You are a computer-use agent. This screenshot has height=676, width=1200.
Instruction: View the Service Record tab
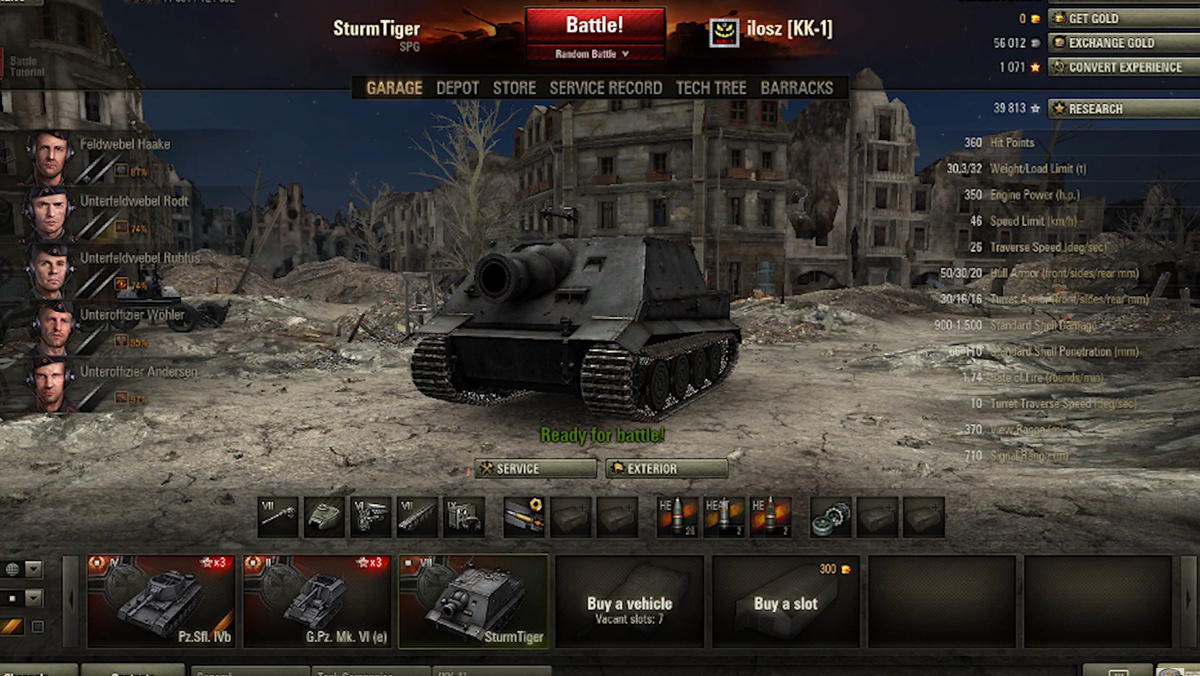click(605, 88)
